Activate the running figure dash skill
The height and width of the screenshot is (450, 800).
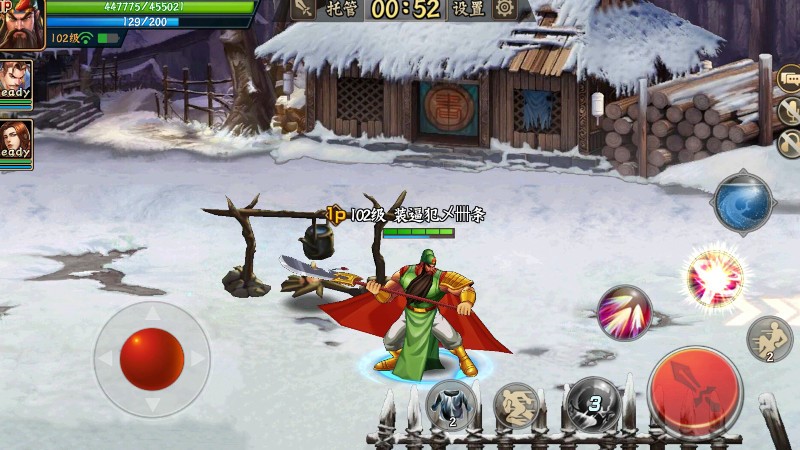[770, 339]
